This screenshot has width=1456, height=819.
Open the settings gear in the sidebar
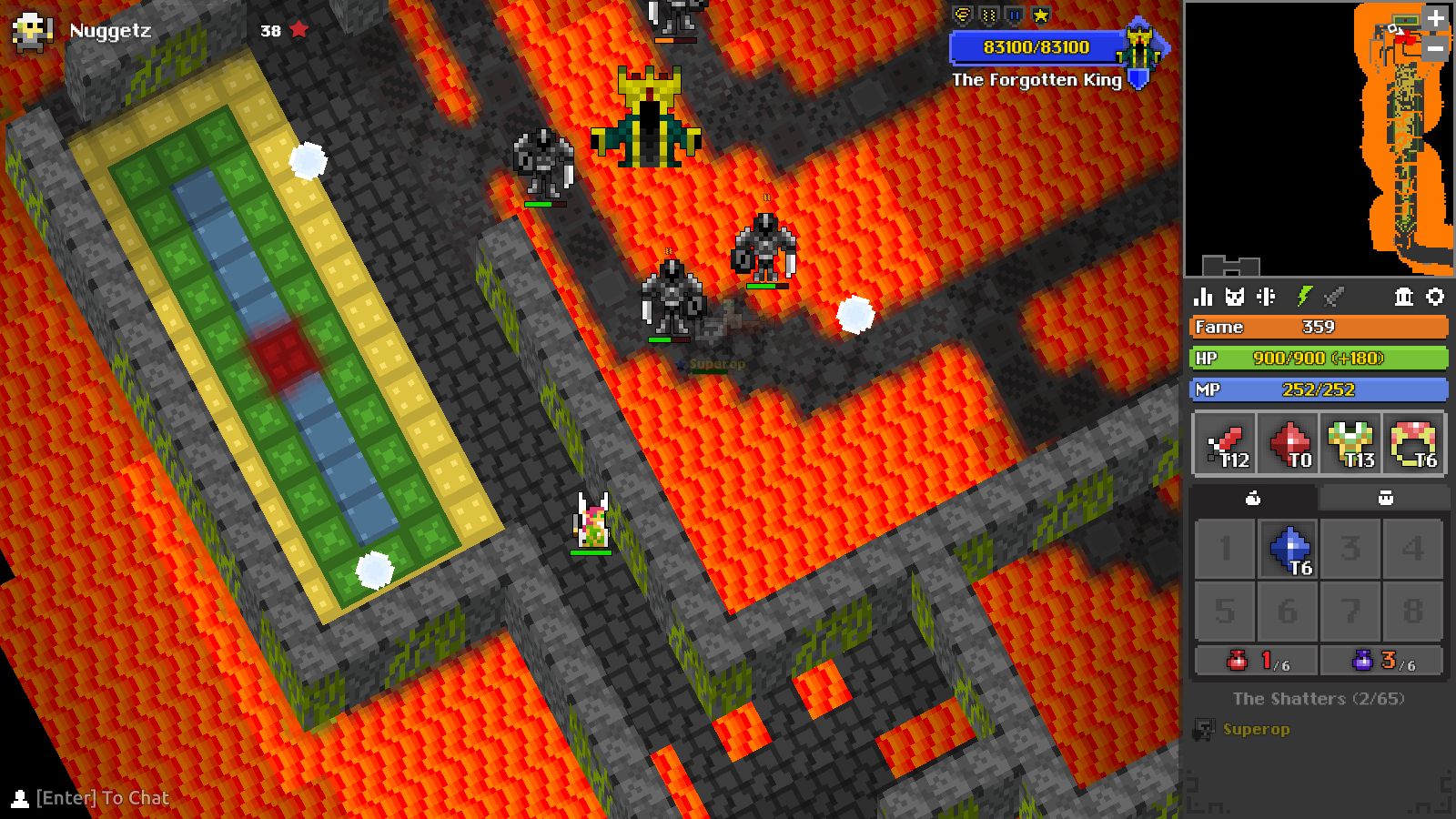pyautogui.click(x=1436, y=296)
